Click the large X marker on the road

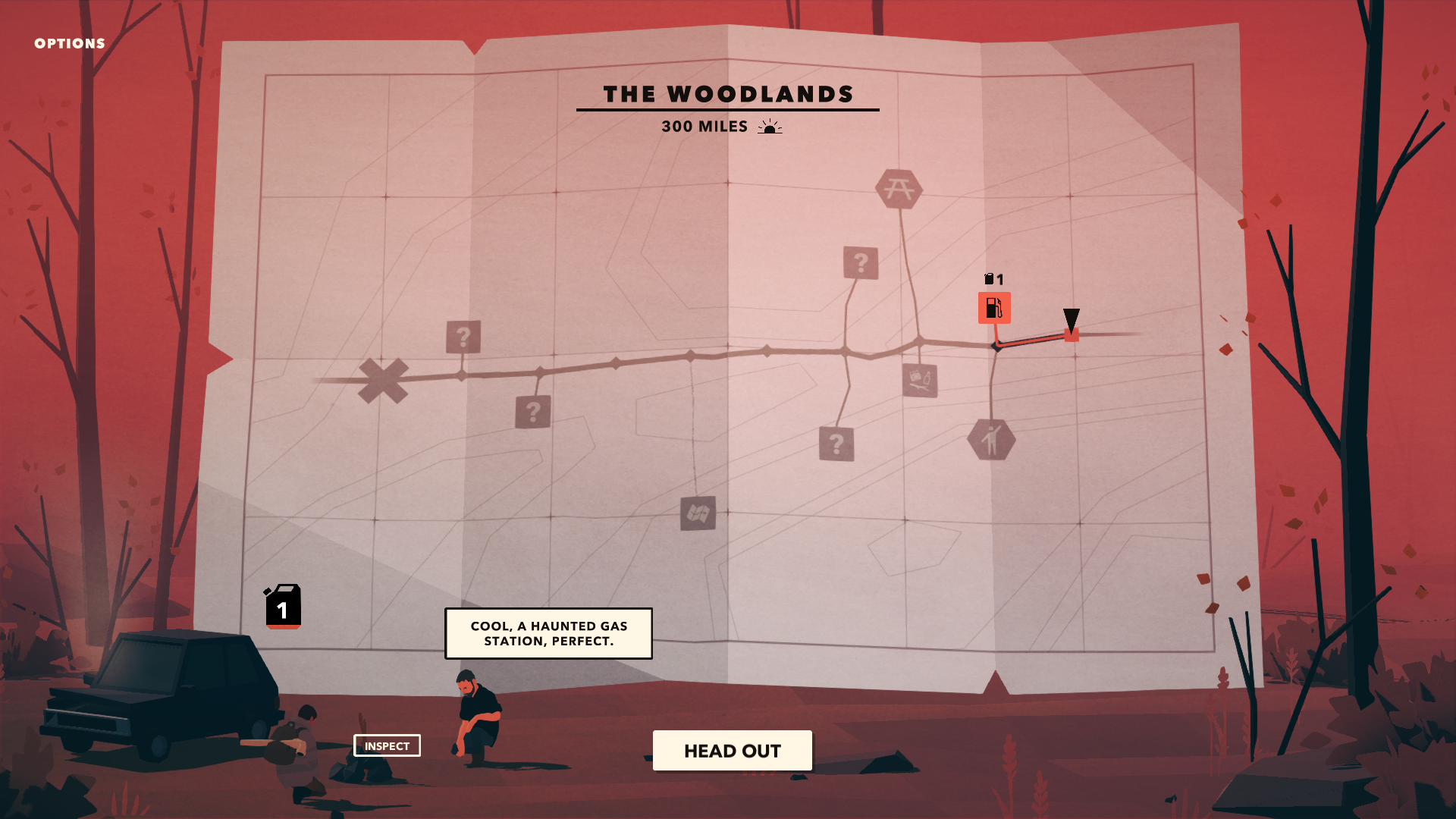click(383, 380)
